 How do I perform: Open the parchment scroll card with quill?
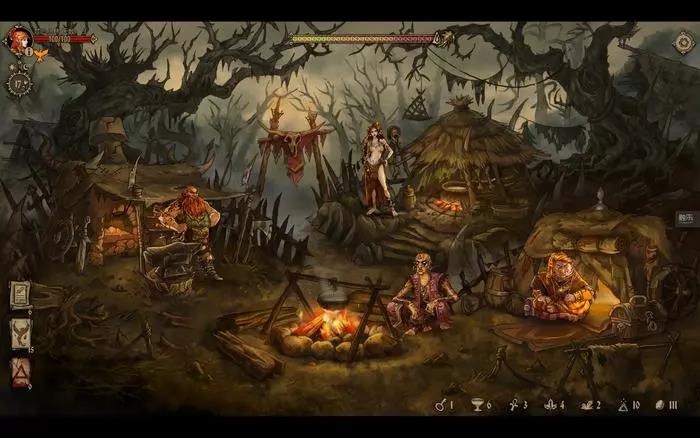[20, 296]
